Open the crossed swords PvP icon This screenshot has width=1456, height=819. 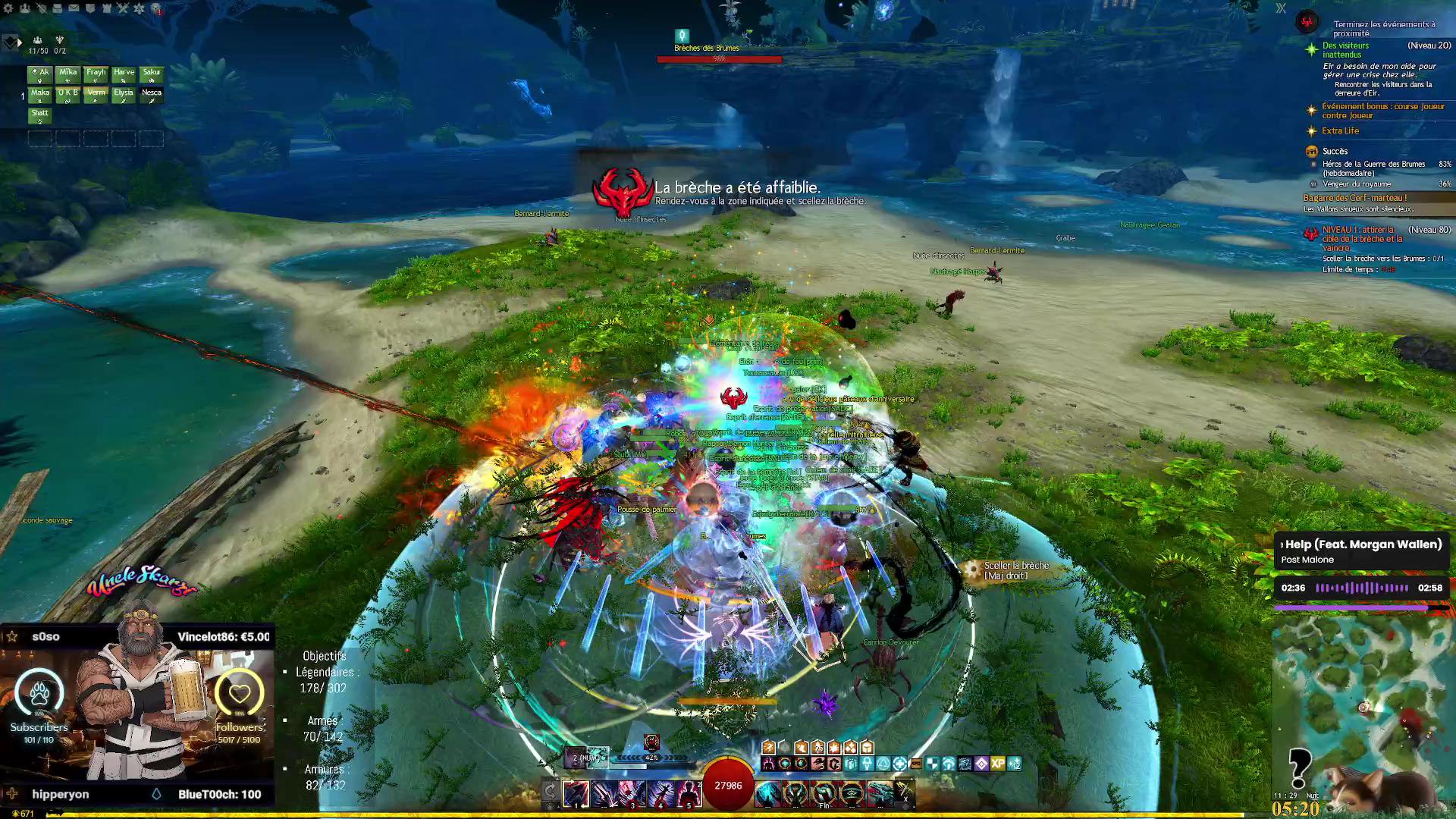123,8
